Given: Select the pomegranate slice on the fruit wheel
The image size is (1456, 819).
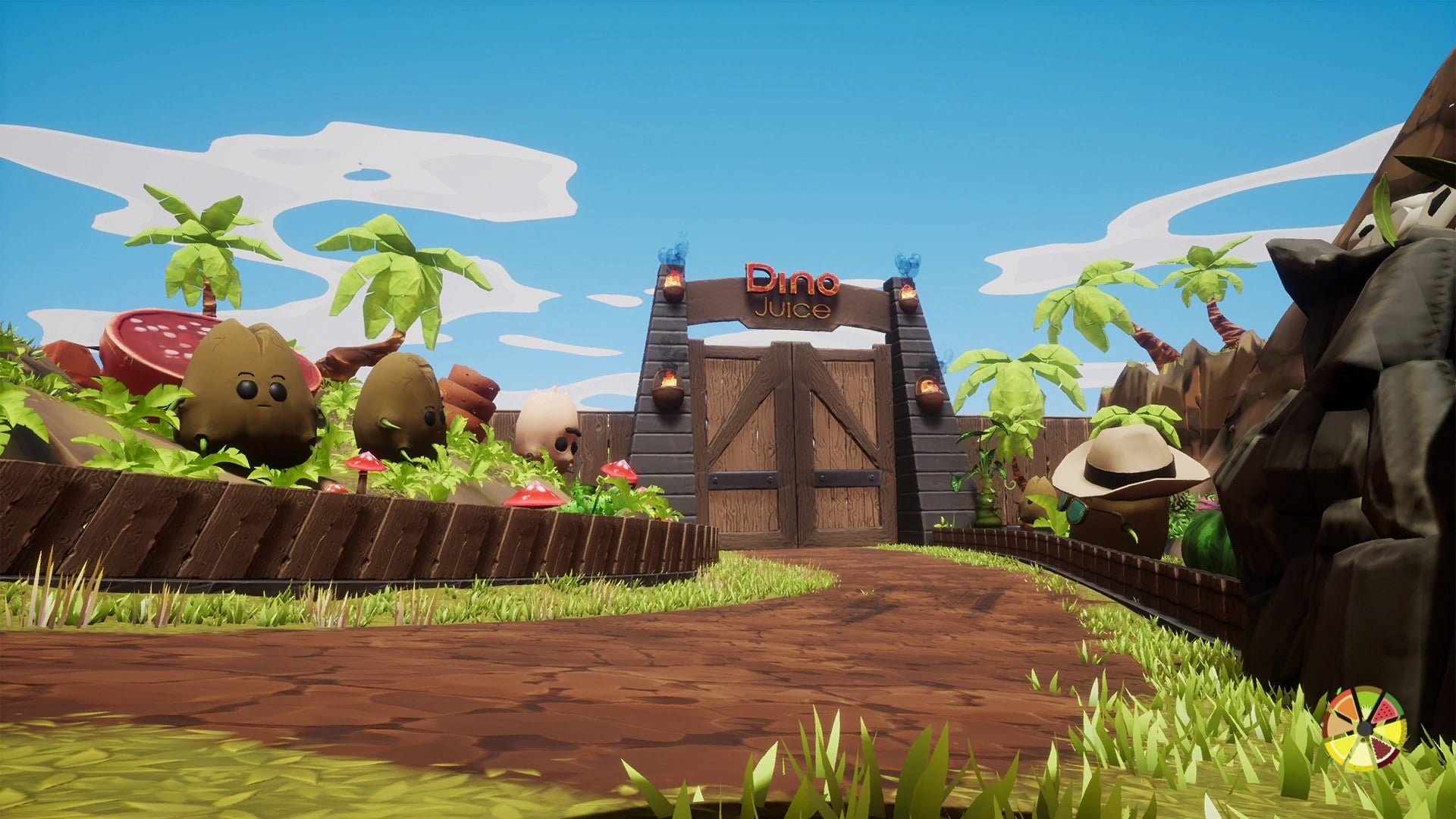Looking at the screenshot, I should [x=1382, y=746].
